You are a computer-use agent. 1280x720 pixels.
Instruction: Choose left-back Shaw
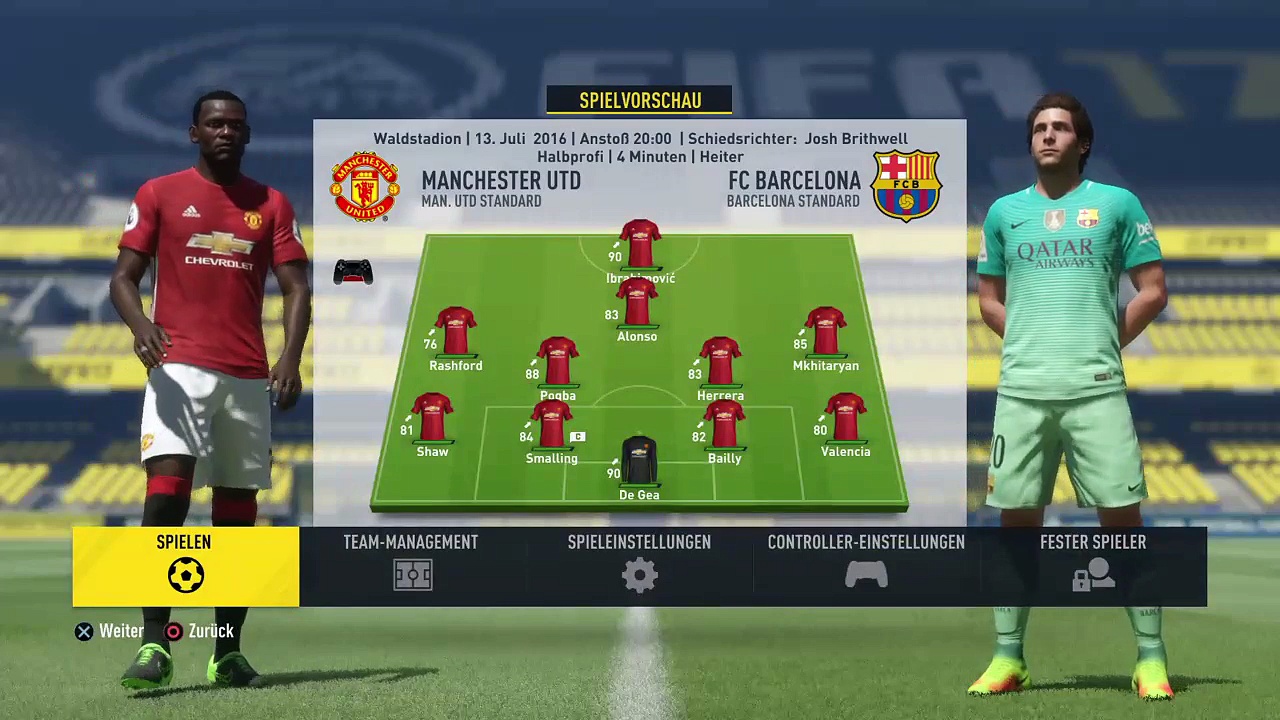coord(432,418)
